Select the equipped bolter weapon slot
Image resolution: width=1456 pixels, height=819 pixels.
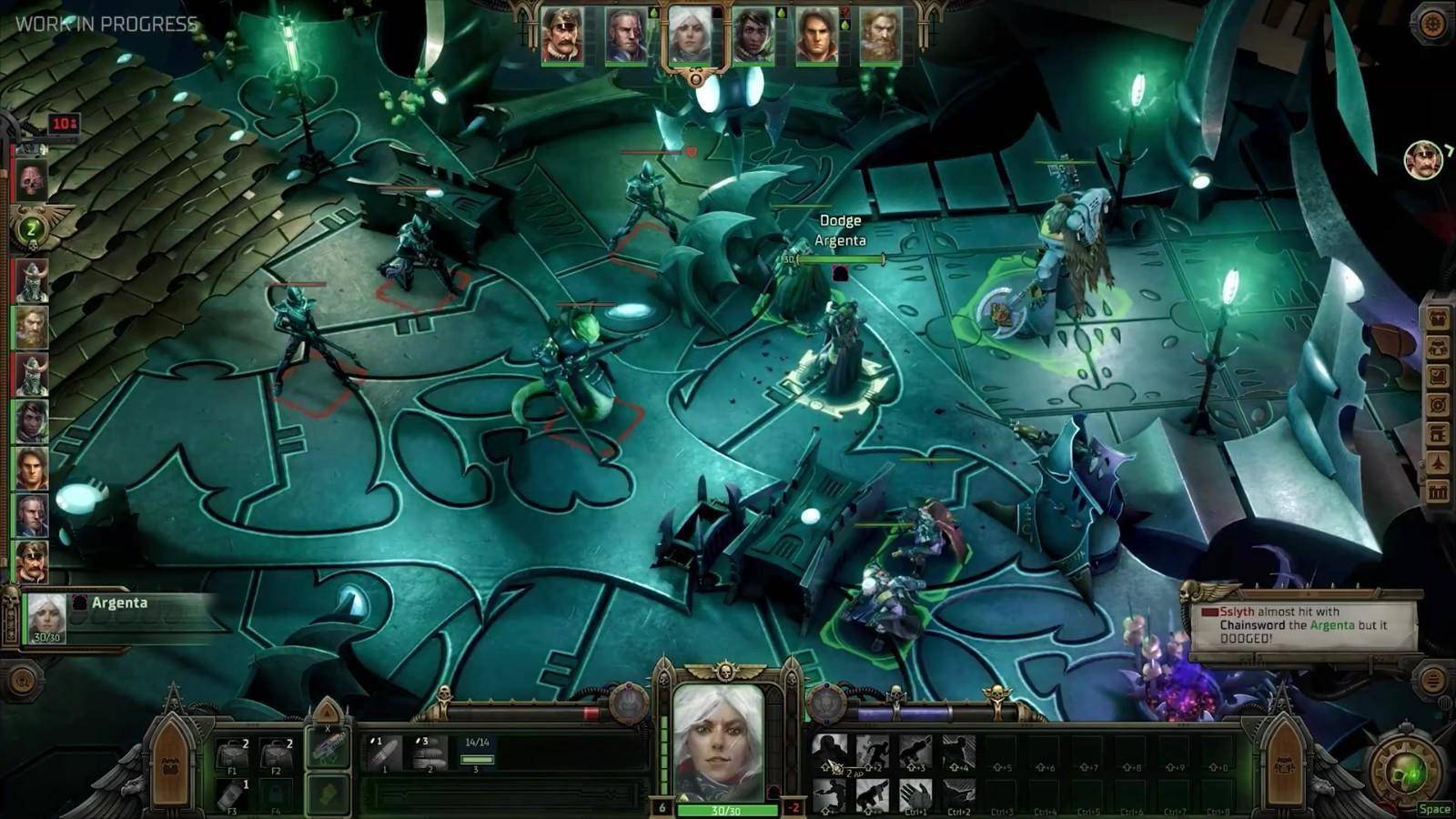328,747
